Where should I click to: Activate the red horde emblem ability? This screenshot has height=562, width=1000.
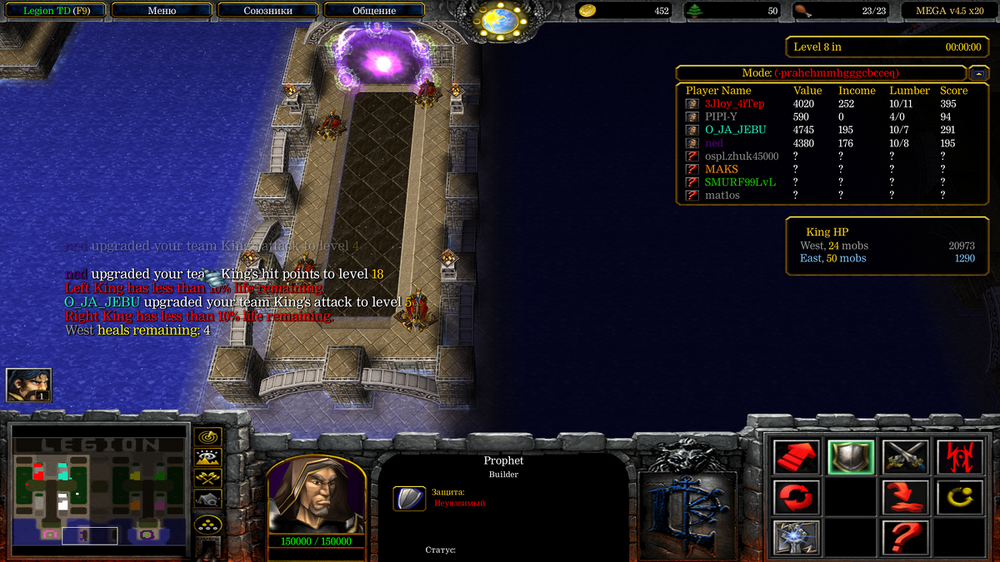click(957, 457)
